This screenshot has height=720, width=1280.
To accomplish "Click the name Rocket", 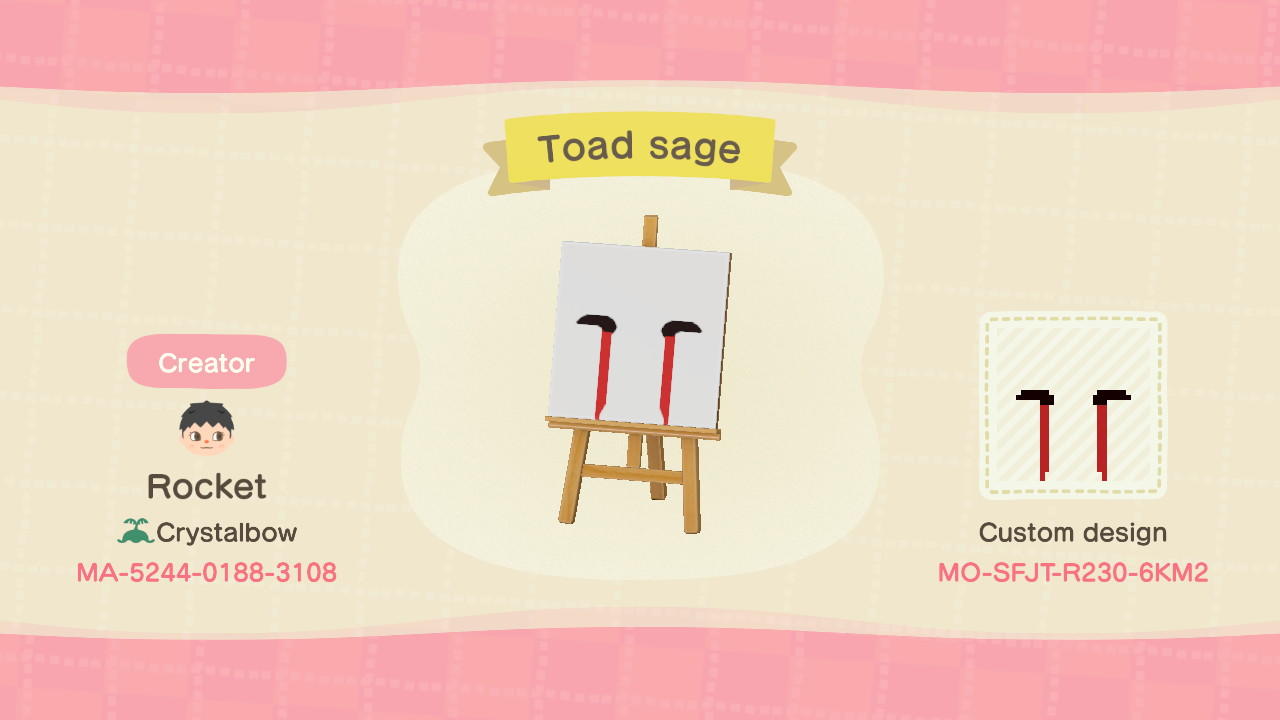I will [206, 486].
